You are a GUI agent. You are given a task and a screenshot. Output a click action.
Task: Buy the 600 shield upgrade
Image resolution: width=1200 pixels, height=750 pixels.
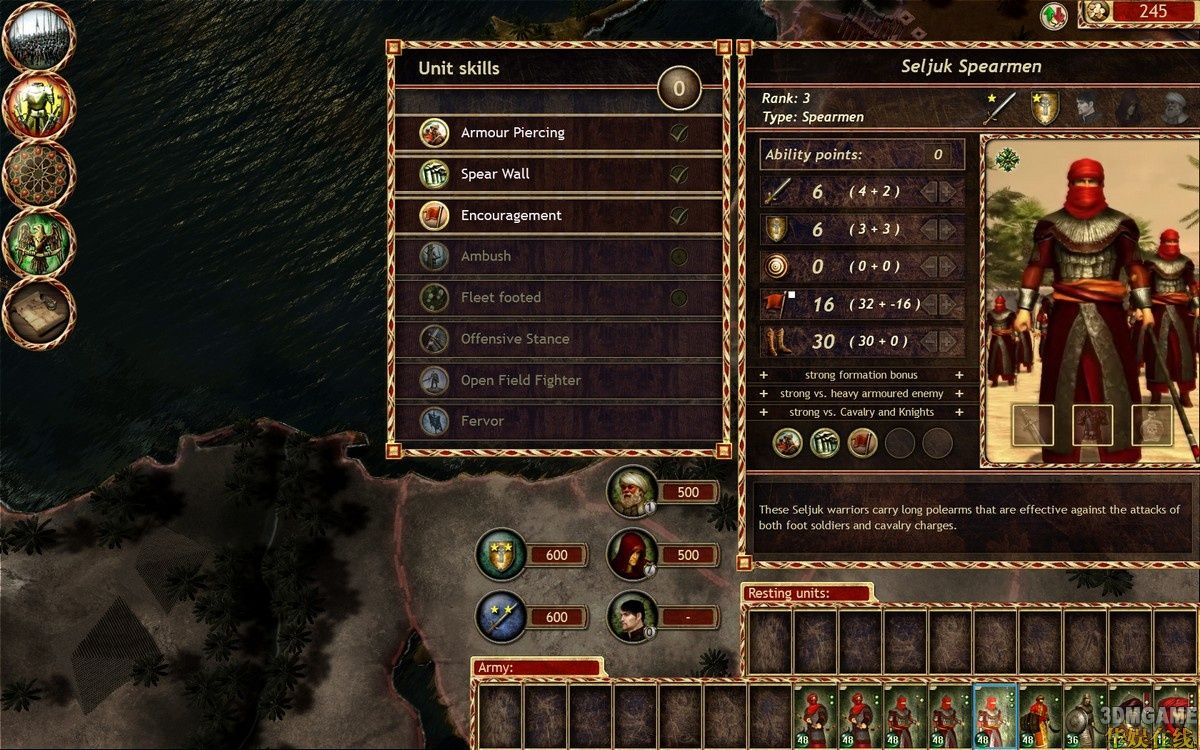coord(502,555)
